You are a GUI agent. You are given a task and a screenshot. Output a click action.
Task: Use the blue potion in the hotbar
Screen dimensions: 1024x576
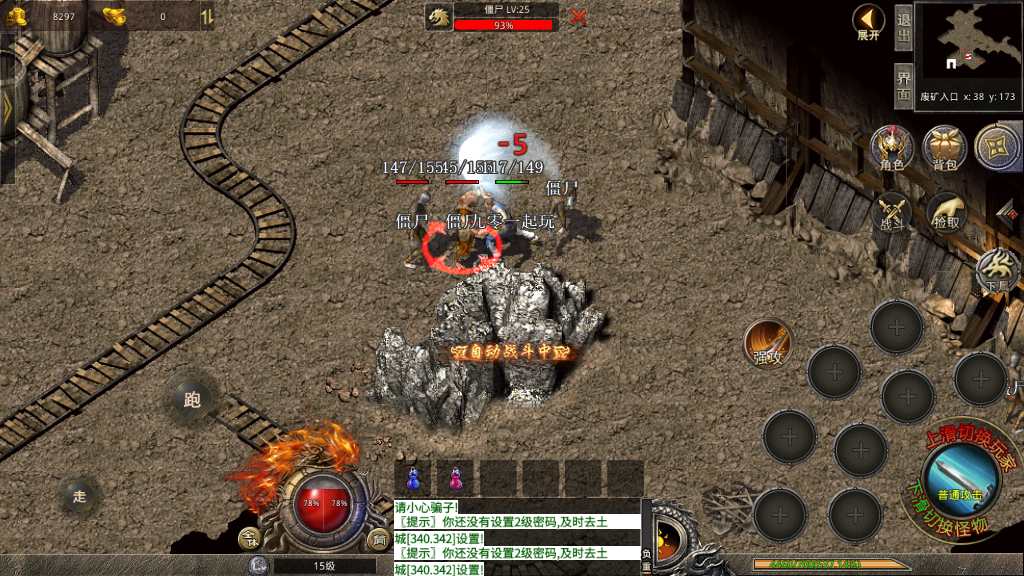click(412, 479)
